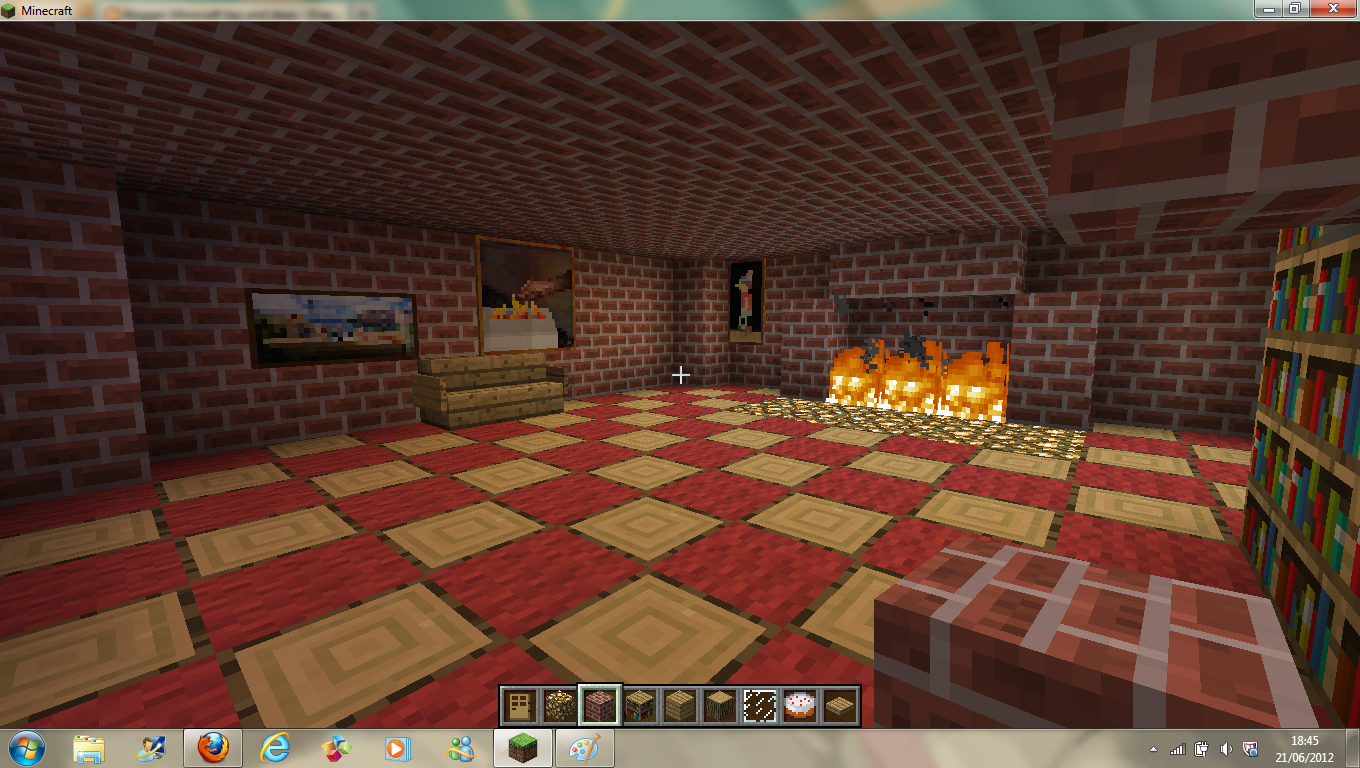The width and height of the screenshot is (1360, 768).
Task: Select the wooden door in the hotbar
Action: (523, 705)
